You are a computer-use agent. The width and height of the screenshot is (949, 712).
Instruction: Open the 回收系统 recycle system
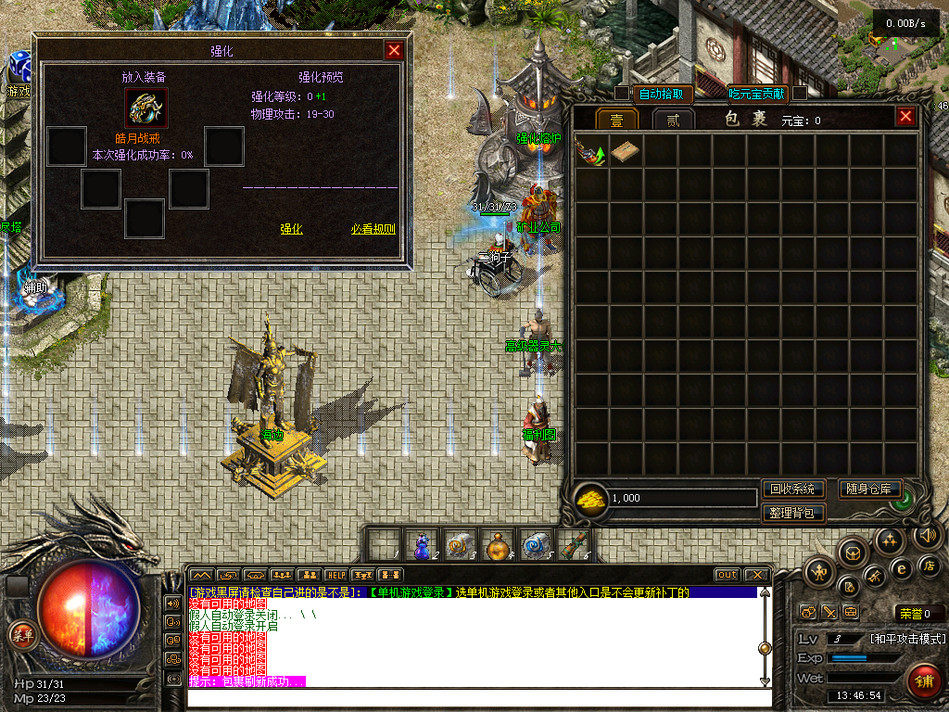pyautogui.click(x=793, y=489)
